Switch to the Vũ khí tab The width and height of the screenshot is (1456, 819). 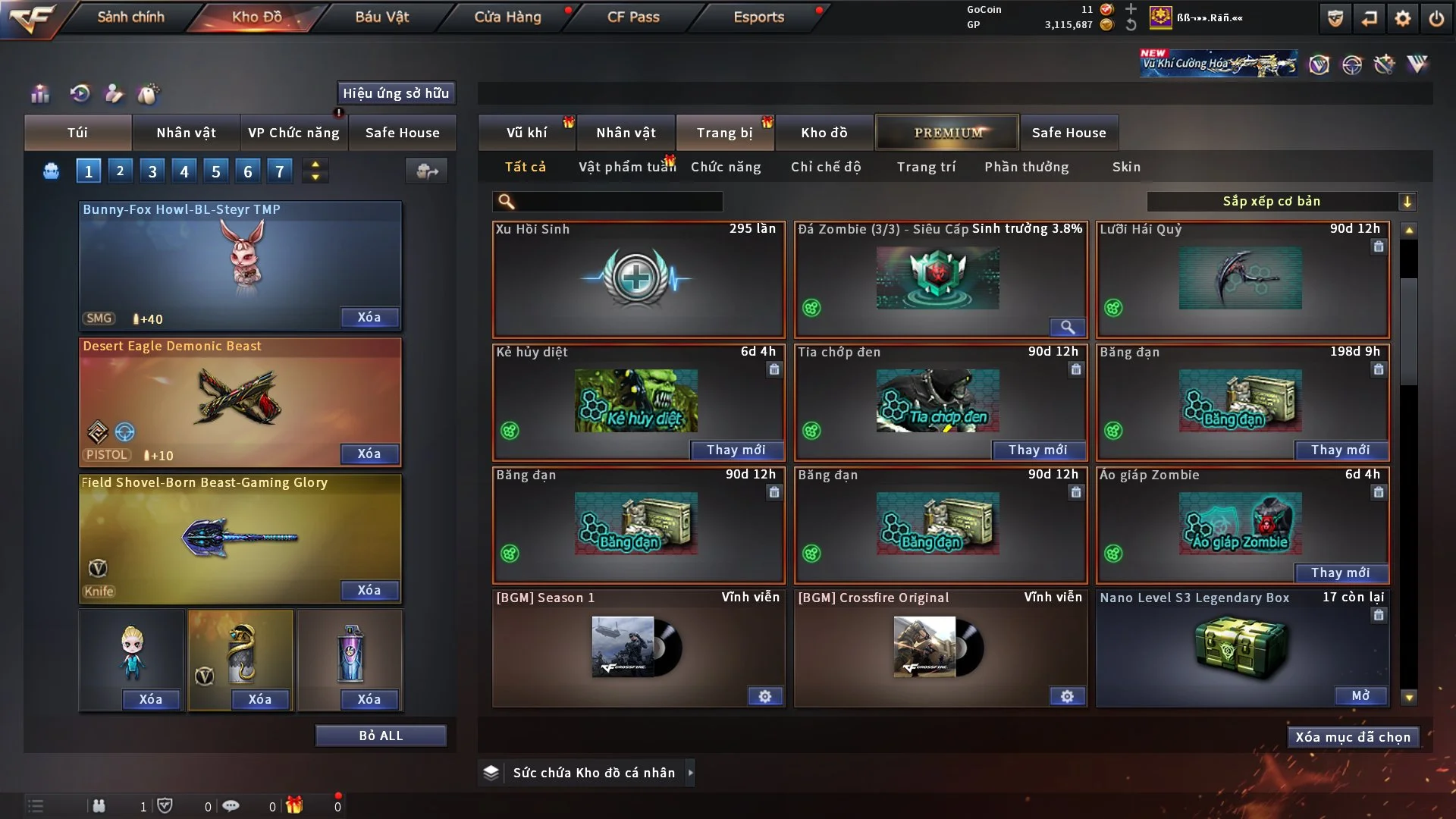[x=526, y=133]
